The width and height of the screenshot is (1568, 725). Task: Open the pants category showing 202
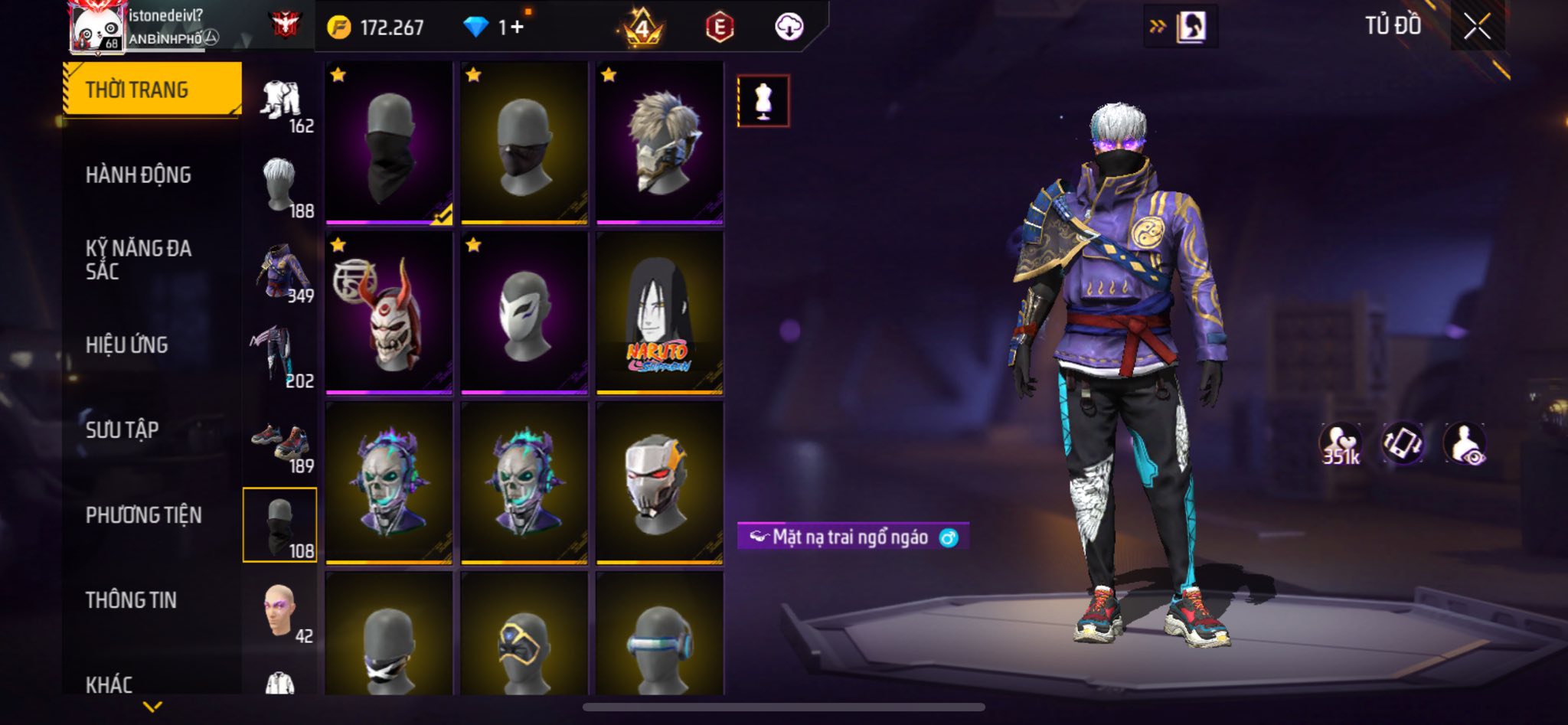tap(279, 357)
